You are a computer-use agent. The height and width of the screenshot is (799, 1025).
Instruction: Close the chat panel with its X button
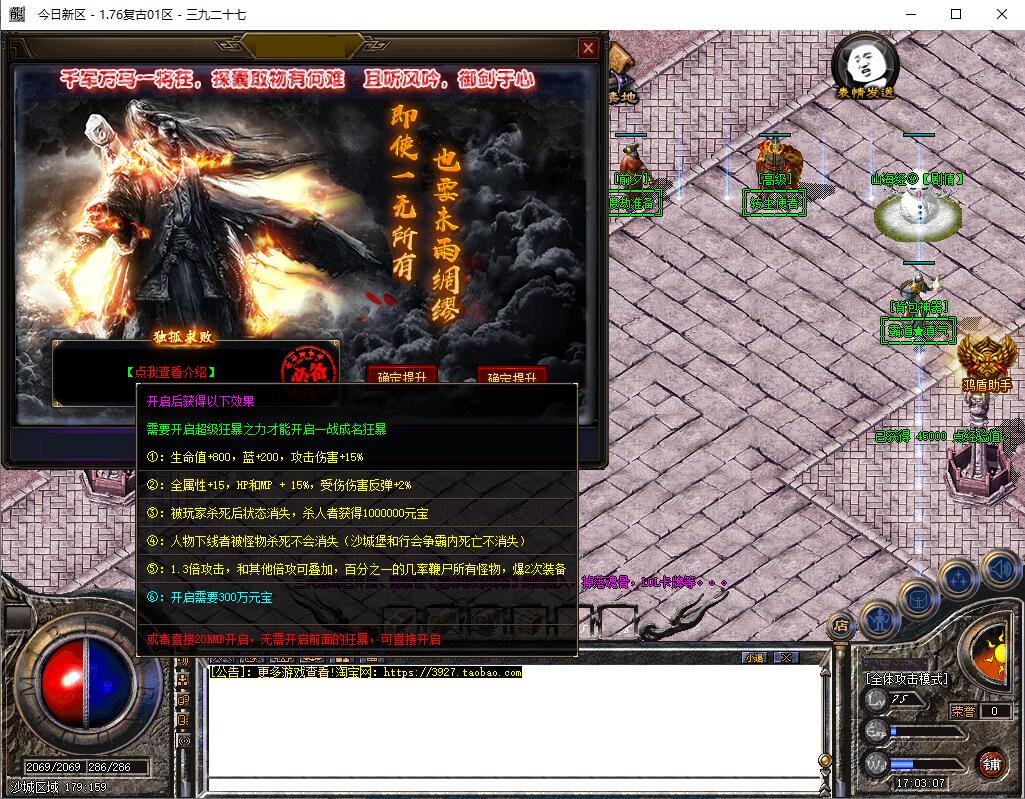[787, 657]
